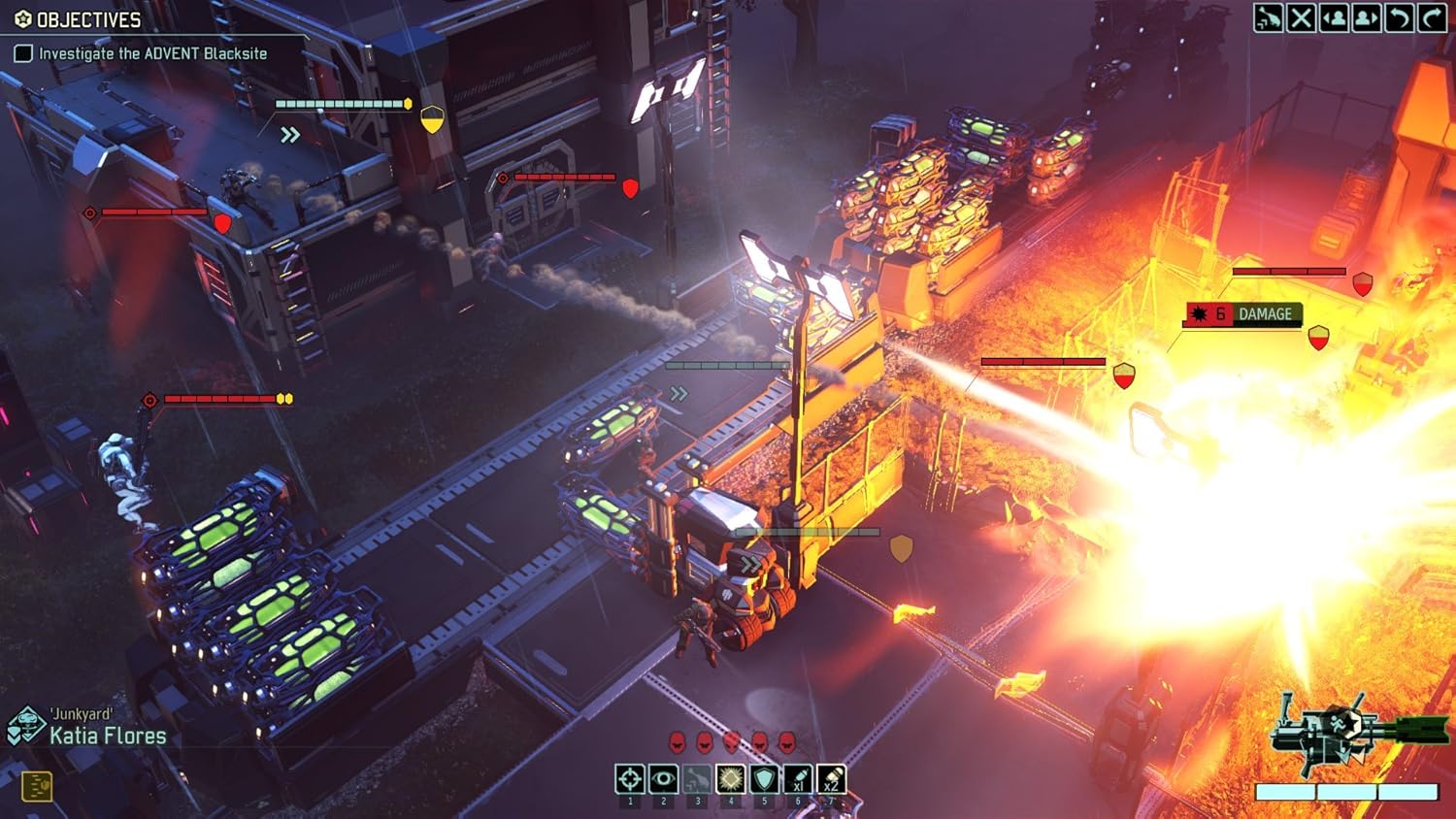Click the rotate camera left arrow
Image resolution: width=1456 pixels, height=819 pixels.
1399,18
